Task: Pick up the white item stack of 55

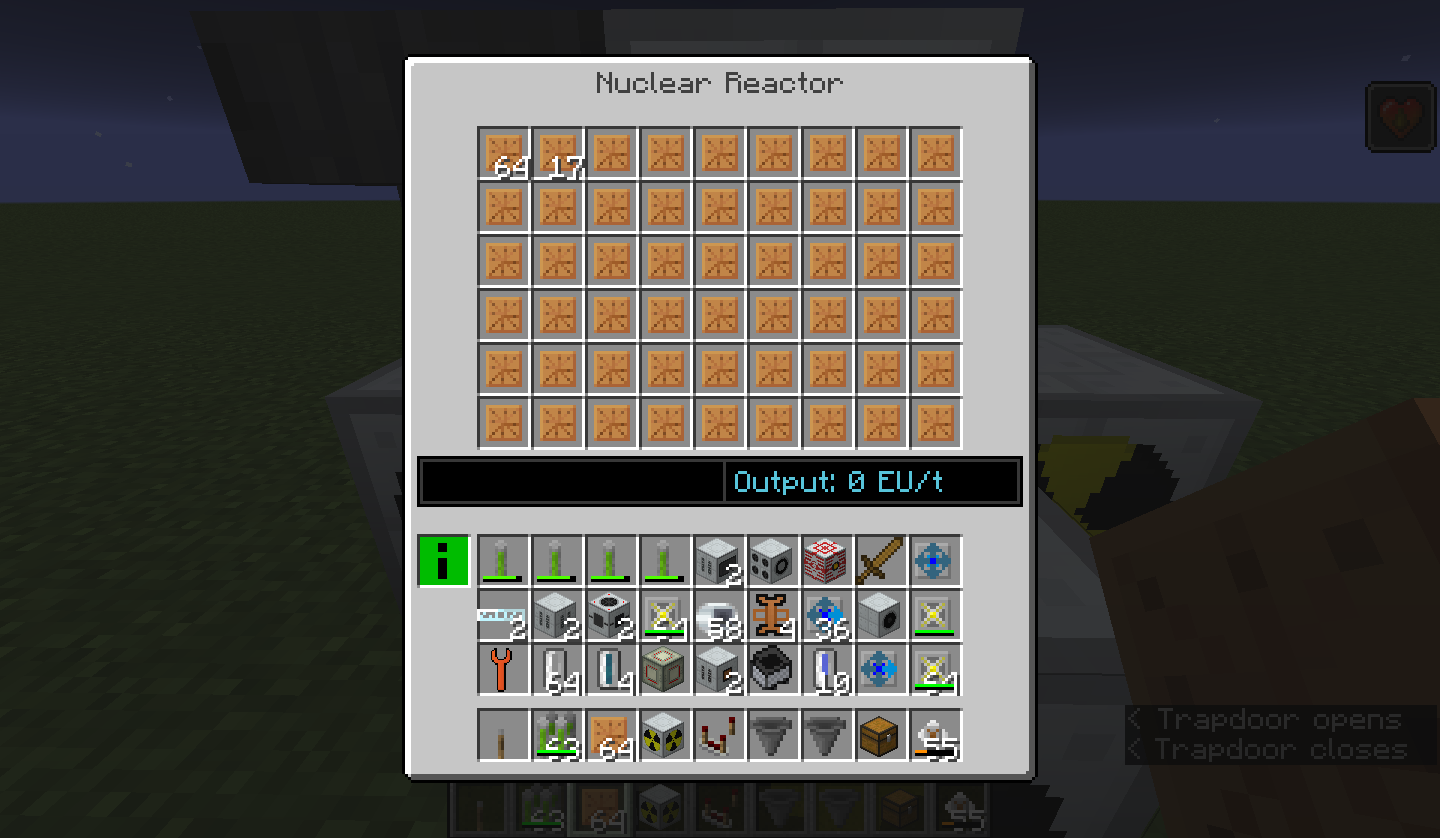Action: pyautogui.click(x=936, y=735)
